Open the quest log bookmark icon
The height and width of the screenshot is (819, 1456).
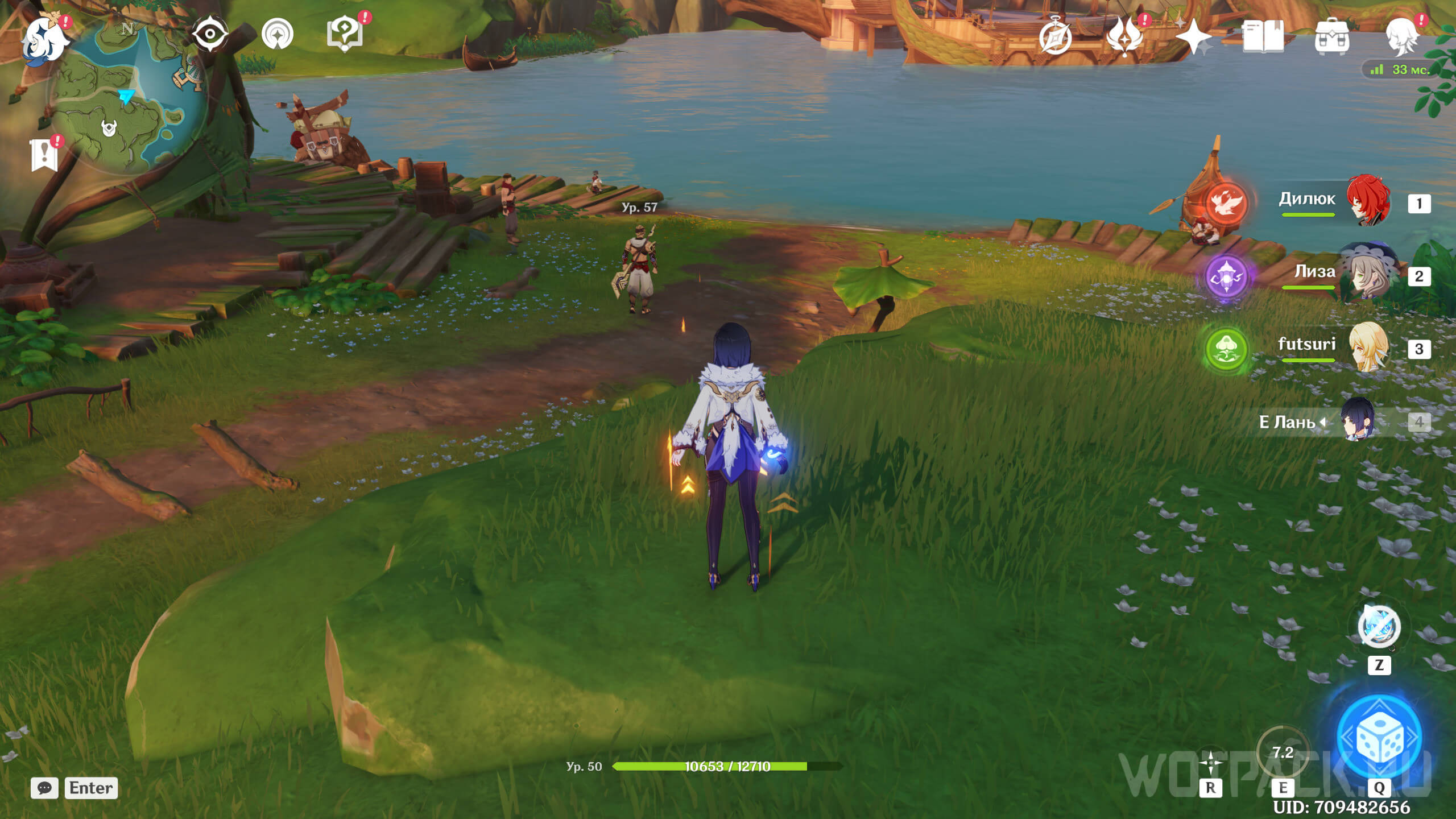tap(44, 155)
